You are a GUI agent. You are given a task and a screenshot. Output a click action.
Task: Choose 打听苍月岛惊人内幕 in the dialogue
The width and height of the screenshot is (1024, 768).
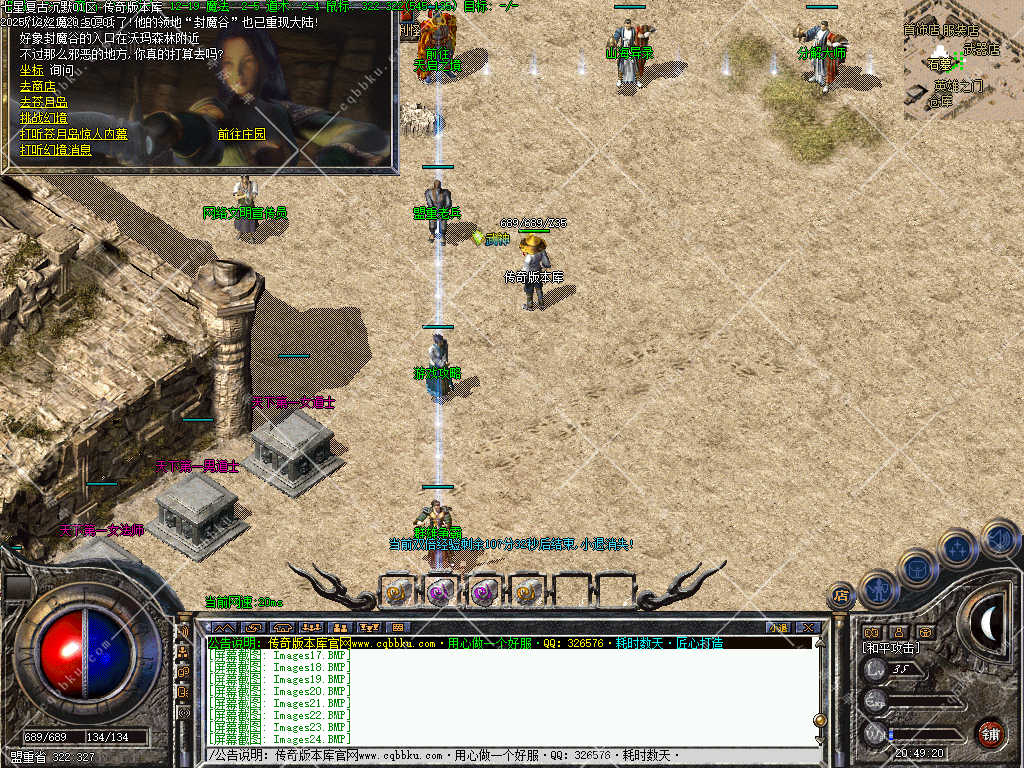[x=73, y=134]
